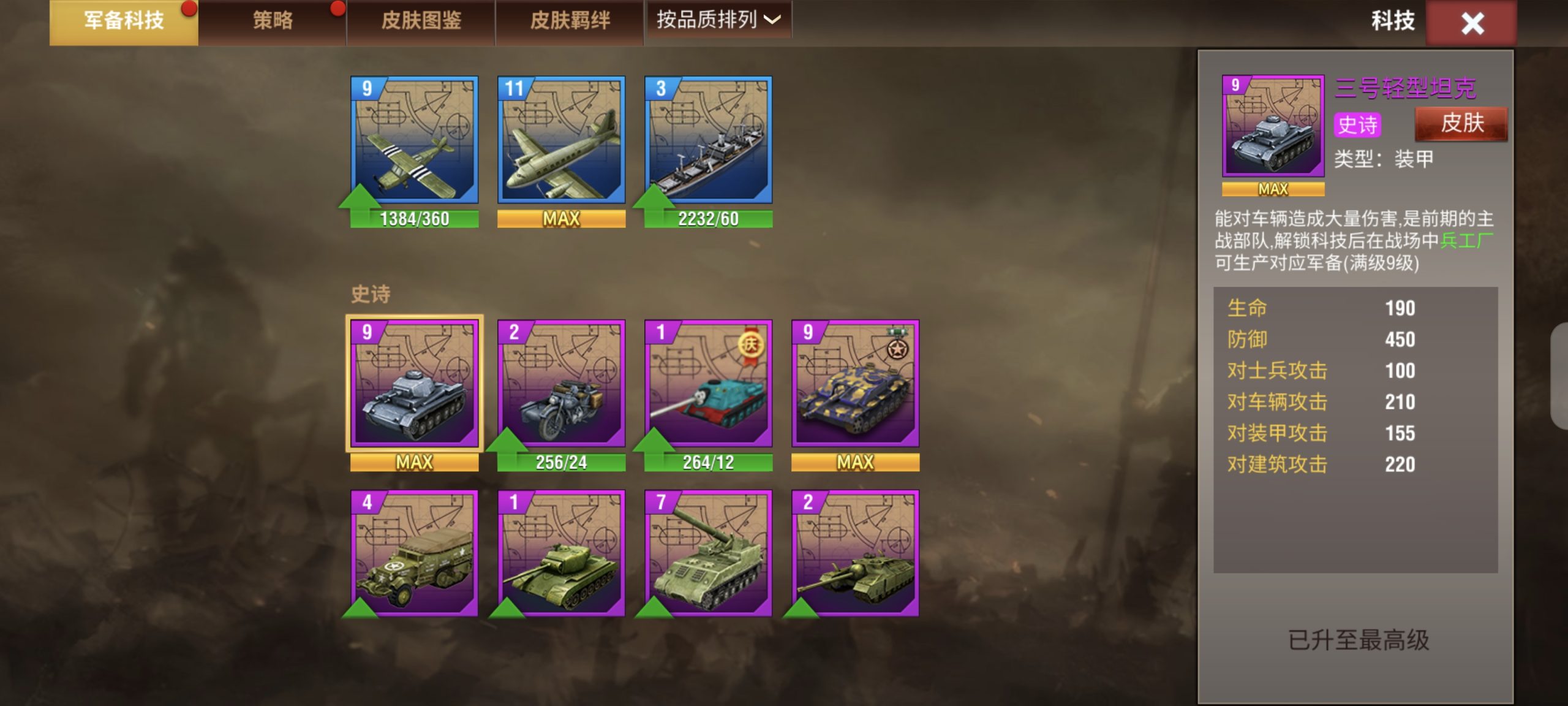
Task: Open the 策略 tab
Action: point(273,21)
